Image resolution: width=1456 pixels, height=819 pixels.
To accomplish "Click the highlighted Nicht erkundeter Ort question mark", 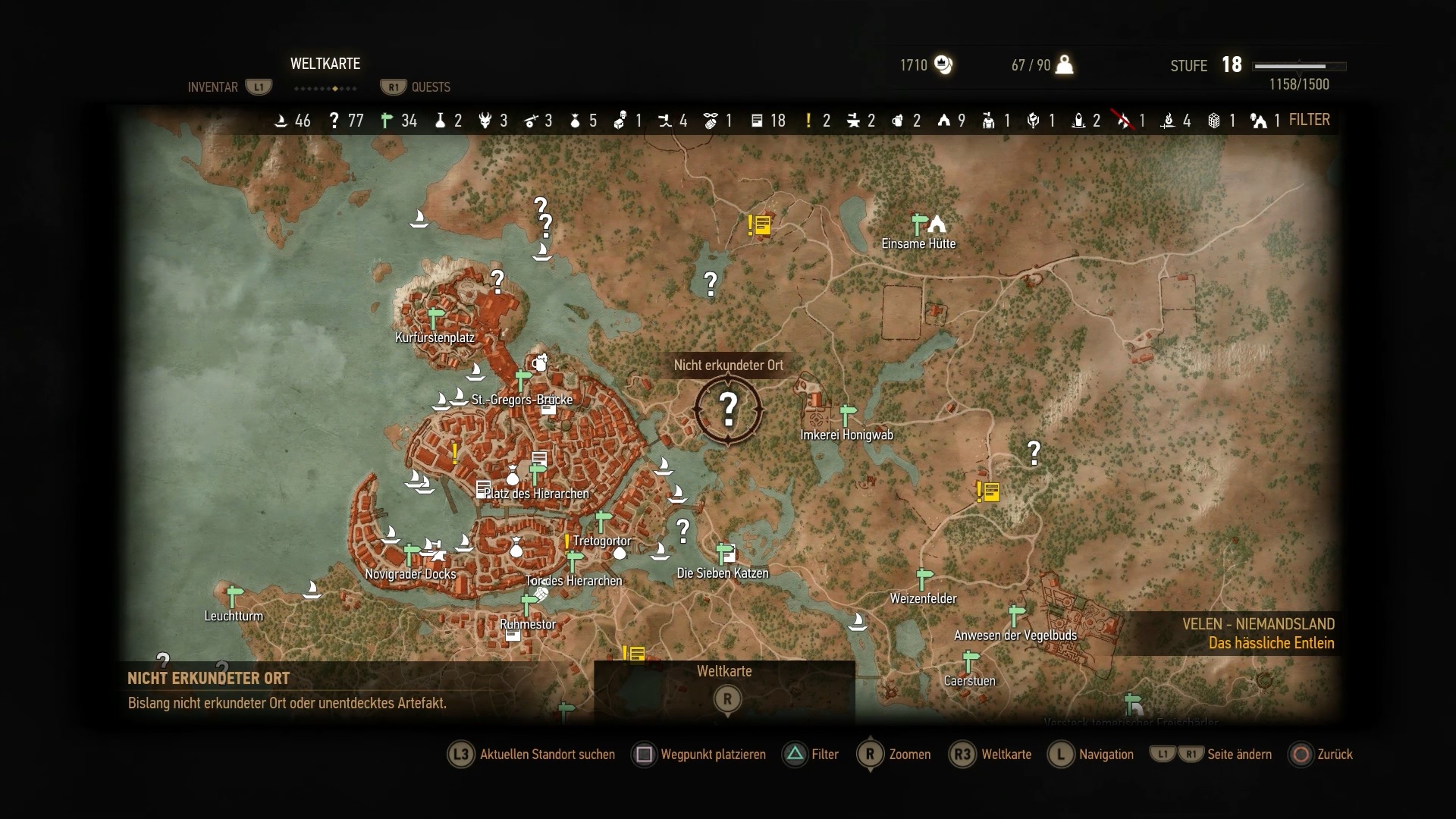I will point(728,409).
